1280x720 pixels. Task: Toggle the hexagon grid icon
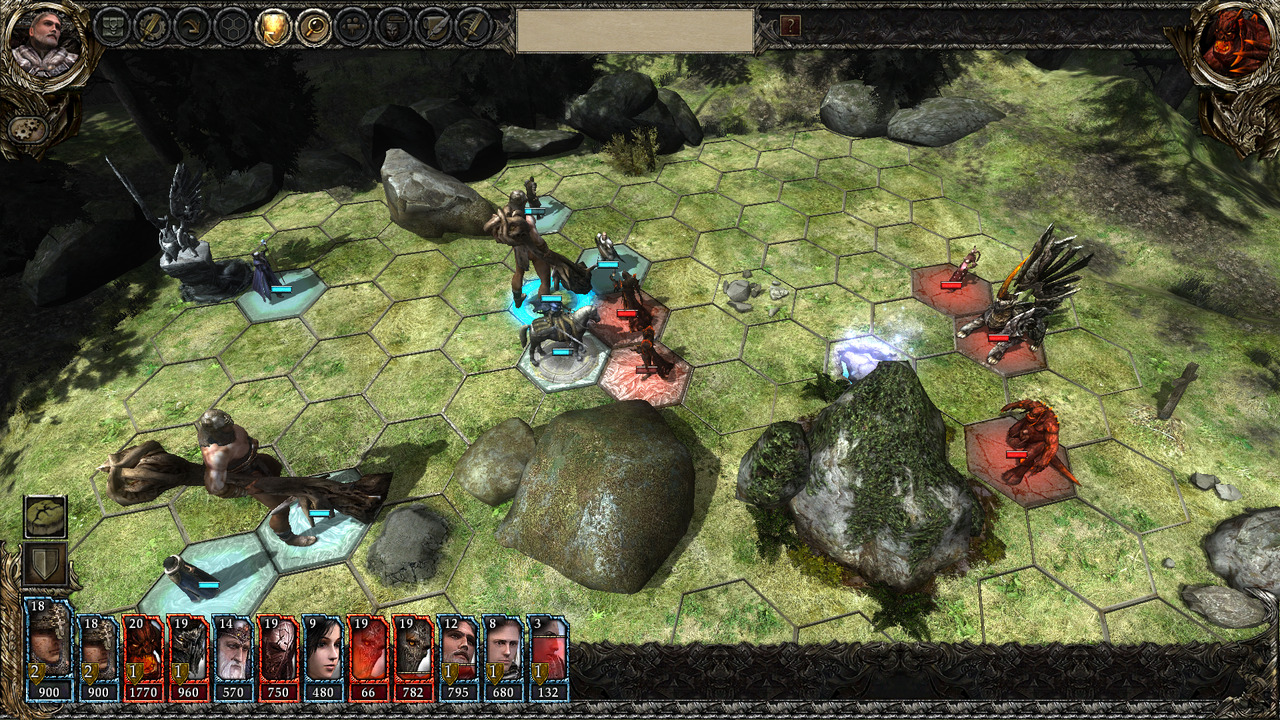233,27
